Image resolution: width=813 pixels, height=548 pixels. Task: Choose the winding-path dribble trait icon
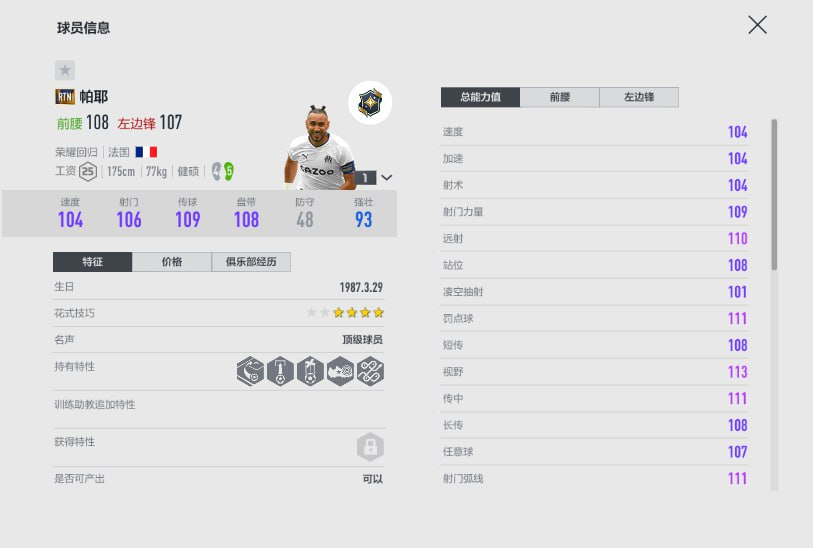370,372
